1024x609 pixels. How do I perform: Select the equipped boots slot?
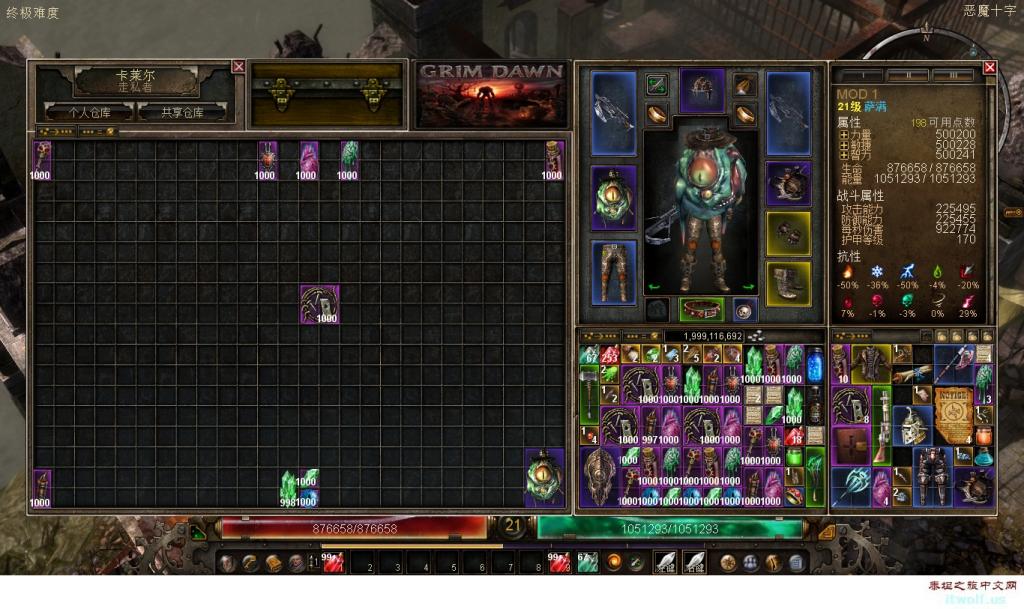click(788, 283)
